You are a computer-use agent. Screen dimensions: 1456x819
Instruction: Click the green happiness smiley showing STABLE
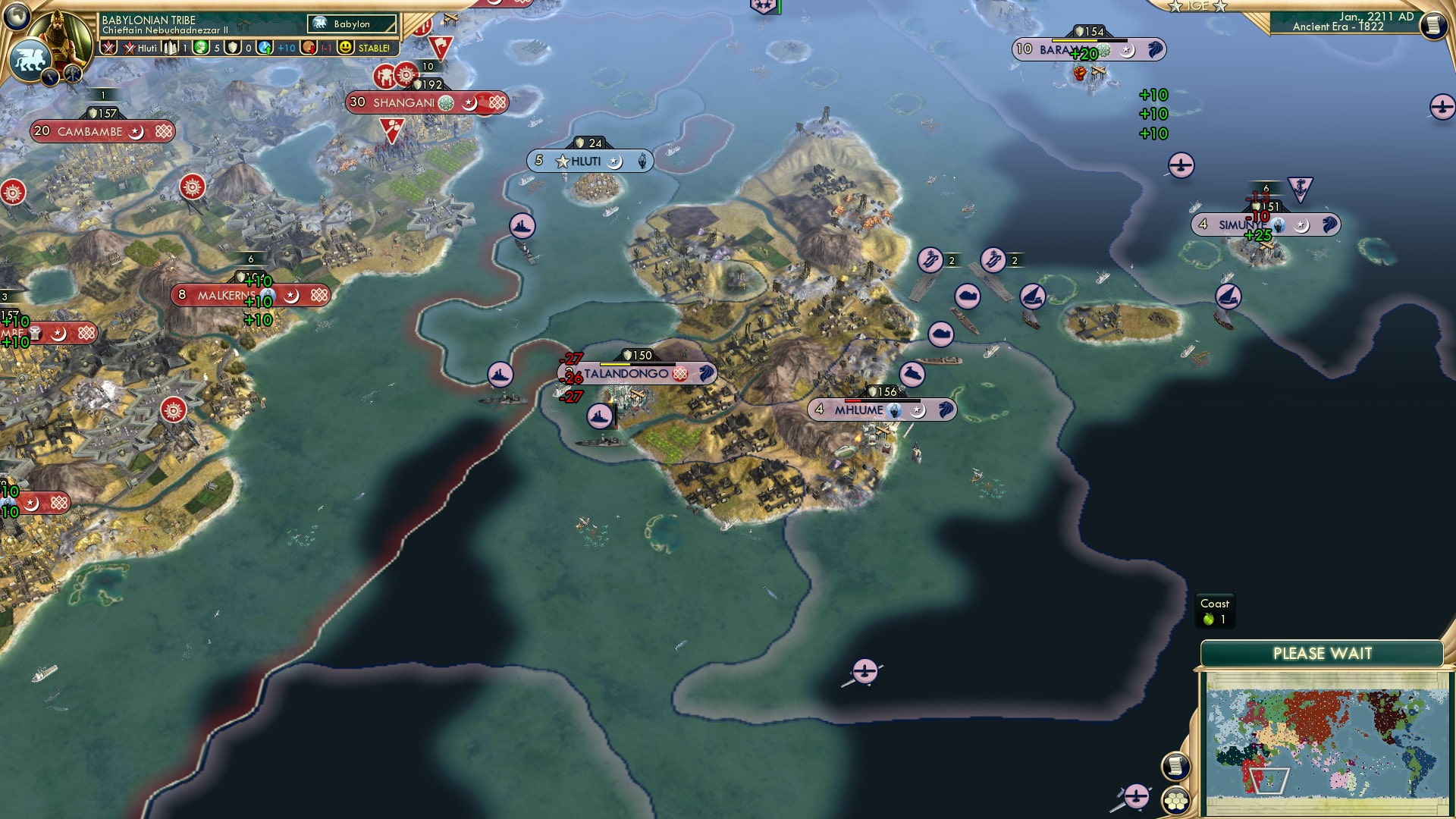click(x=347, y=48)
